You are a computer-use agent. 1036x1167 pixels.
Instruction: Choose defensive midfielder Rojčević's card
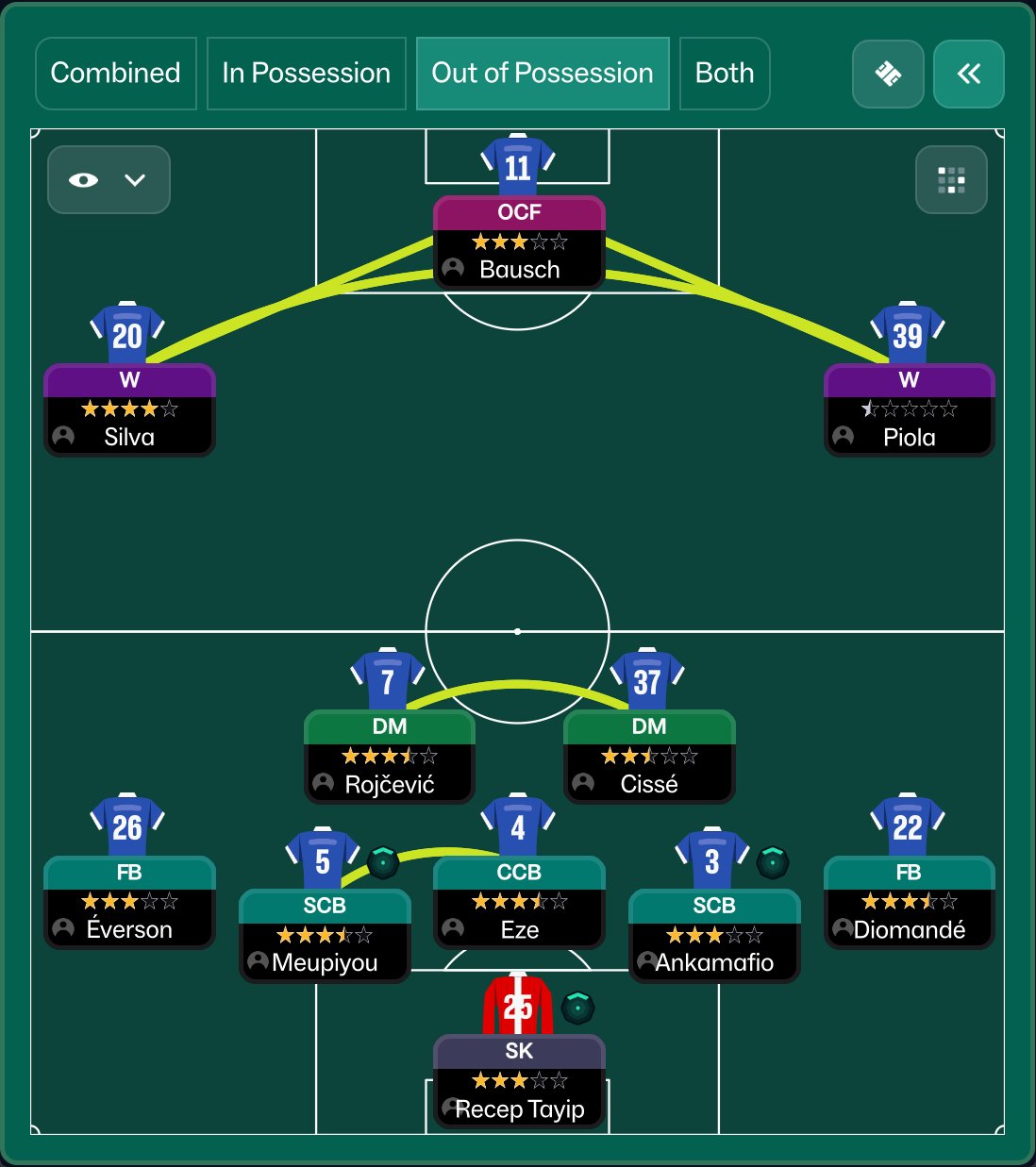(389, 757)
